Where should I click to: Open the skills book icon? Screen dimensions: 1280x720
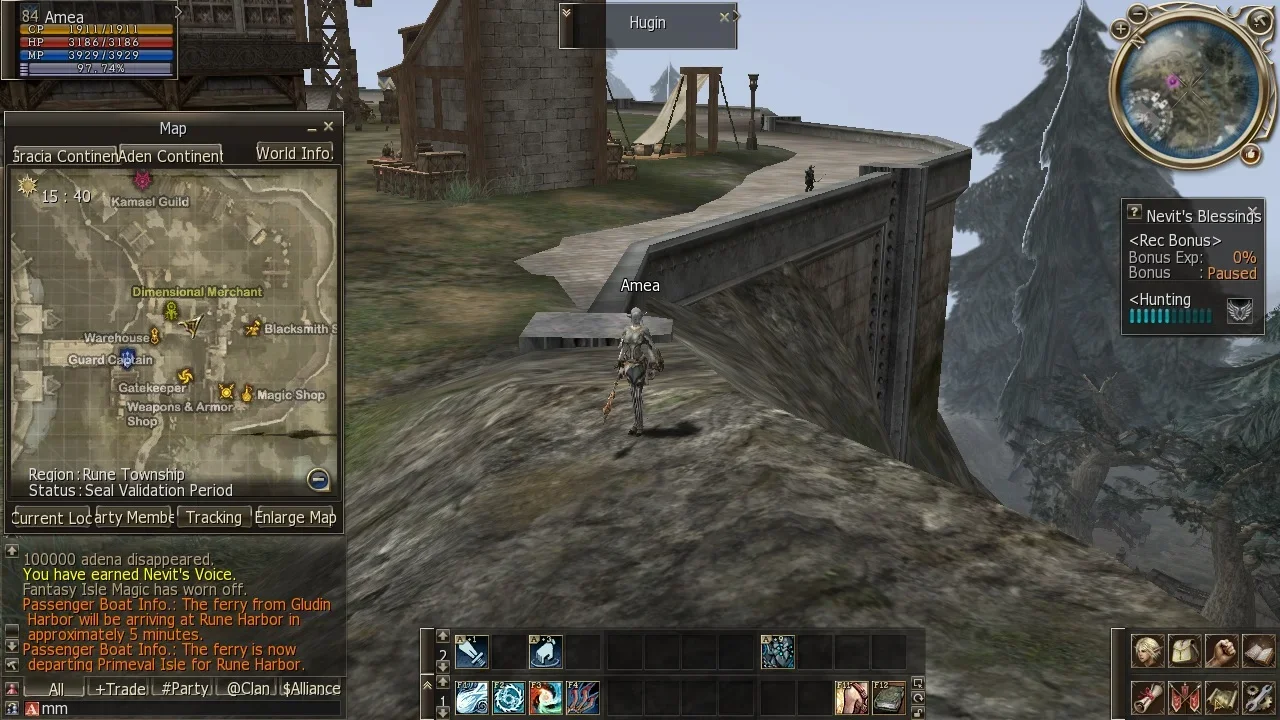click(x=1258, y=651)
